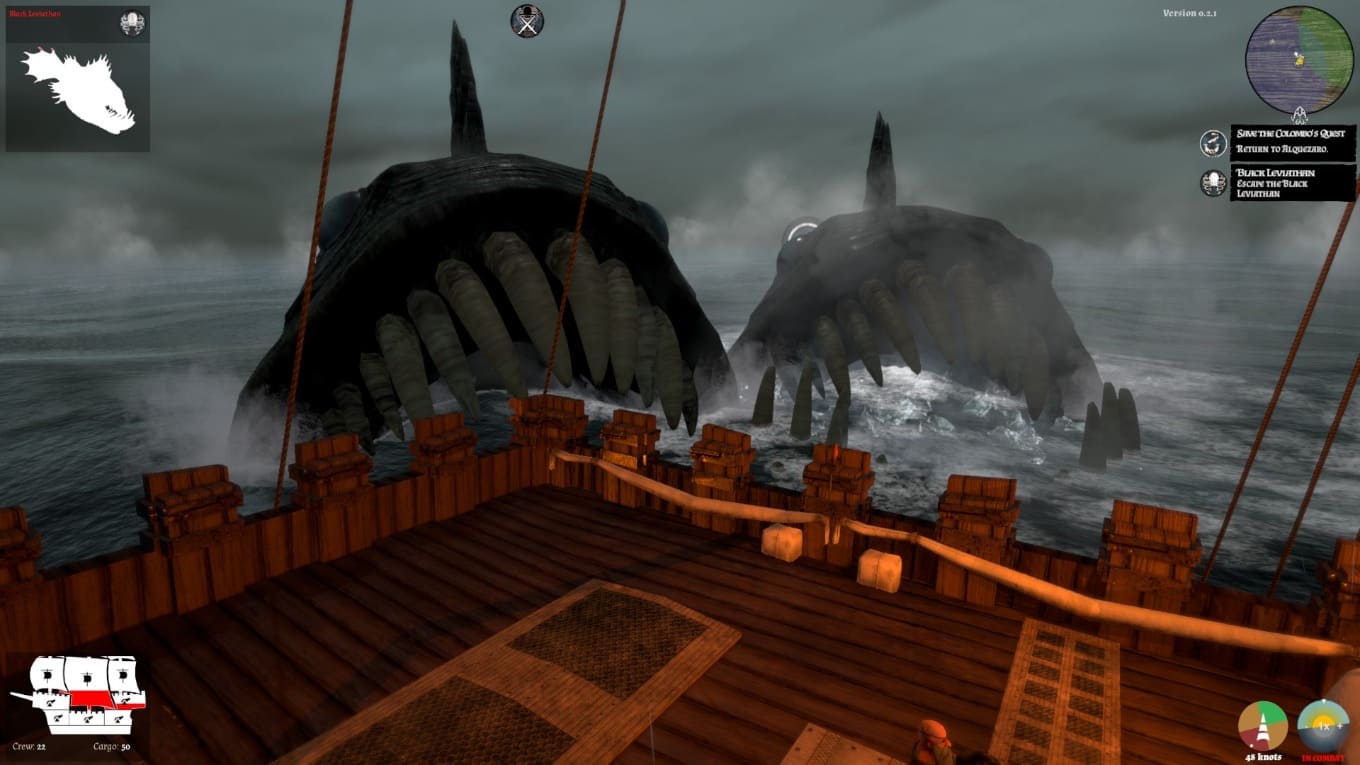Click the wind and sail speed dial
1360x765 pixels.
1263,726
